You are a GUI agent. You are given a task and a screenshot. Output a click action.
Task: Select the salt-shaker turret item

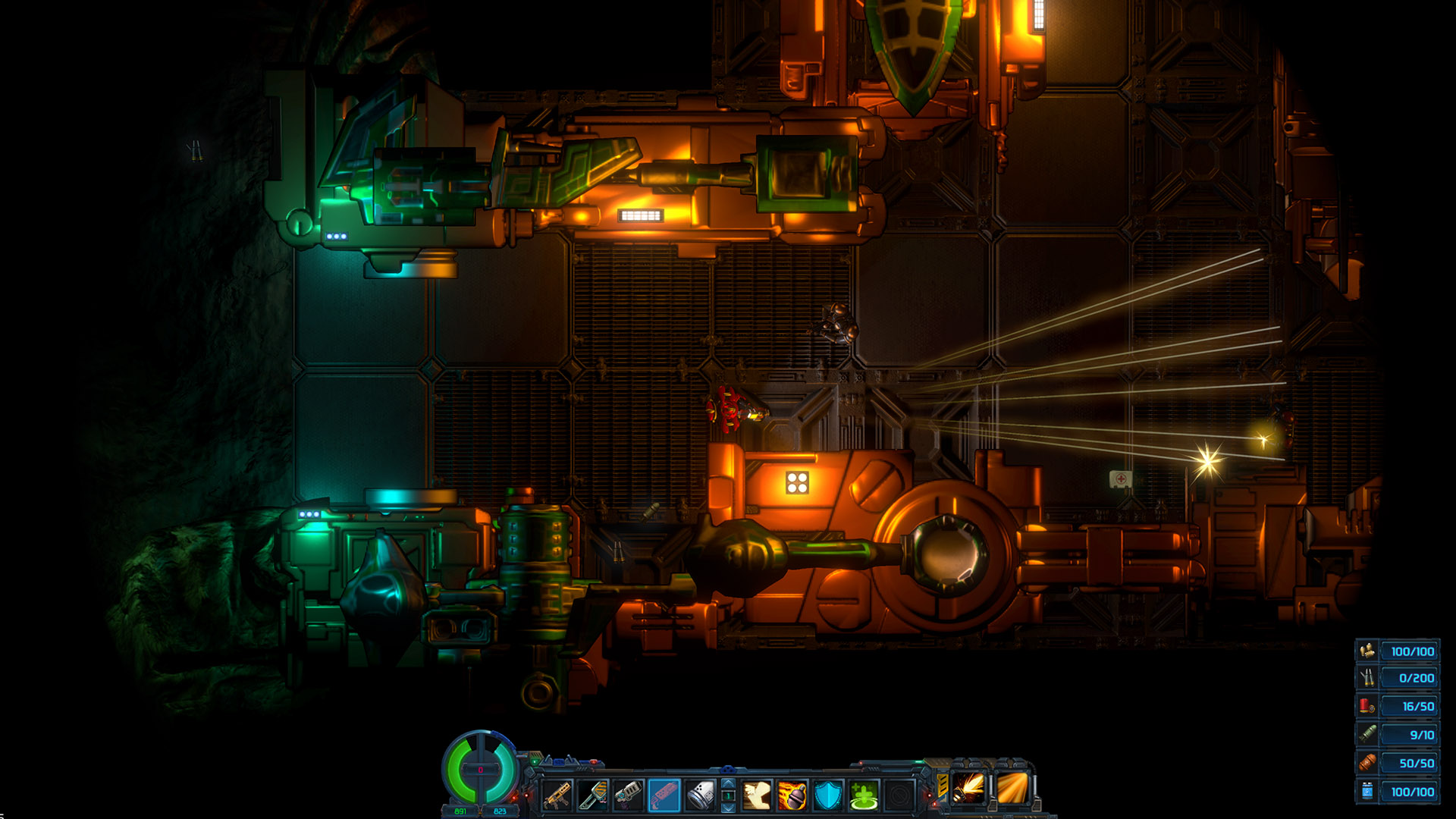coord(699,795)
